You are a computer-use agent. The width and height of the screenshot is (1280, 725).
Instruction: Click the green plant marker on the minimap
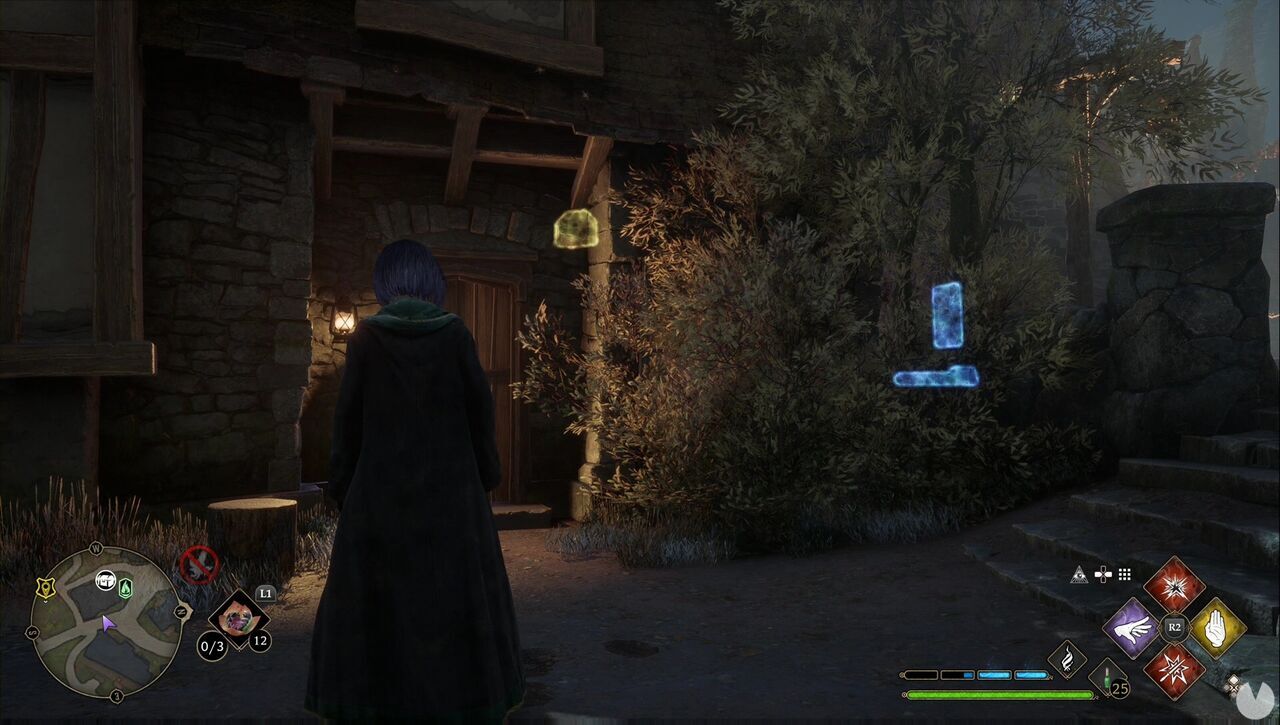coord(125,587)
